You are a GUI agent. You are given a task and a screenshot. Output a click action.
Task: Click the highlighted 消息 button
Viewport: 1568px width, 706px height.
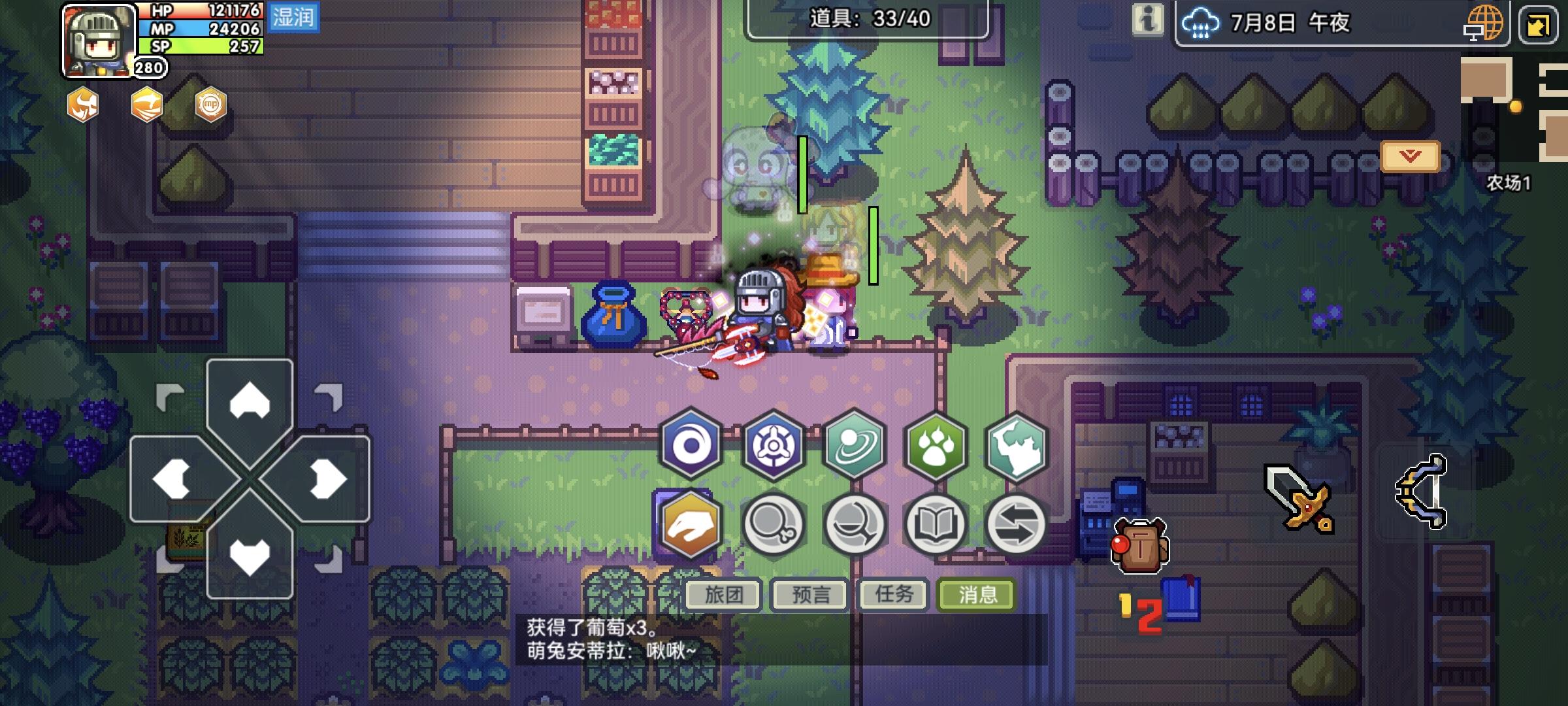(975, 594)
